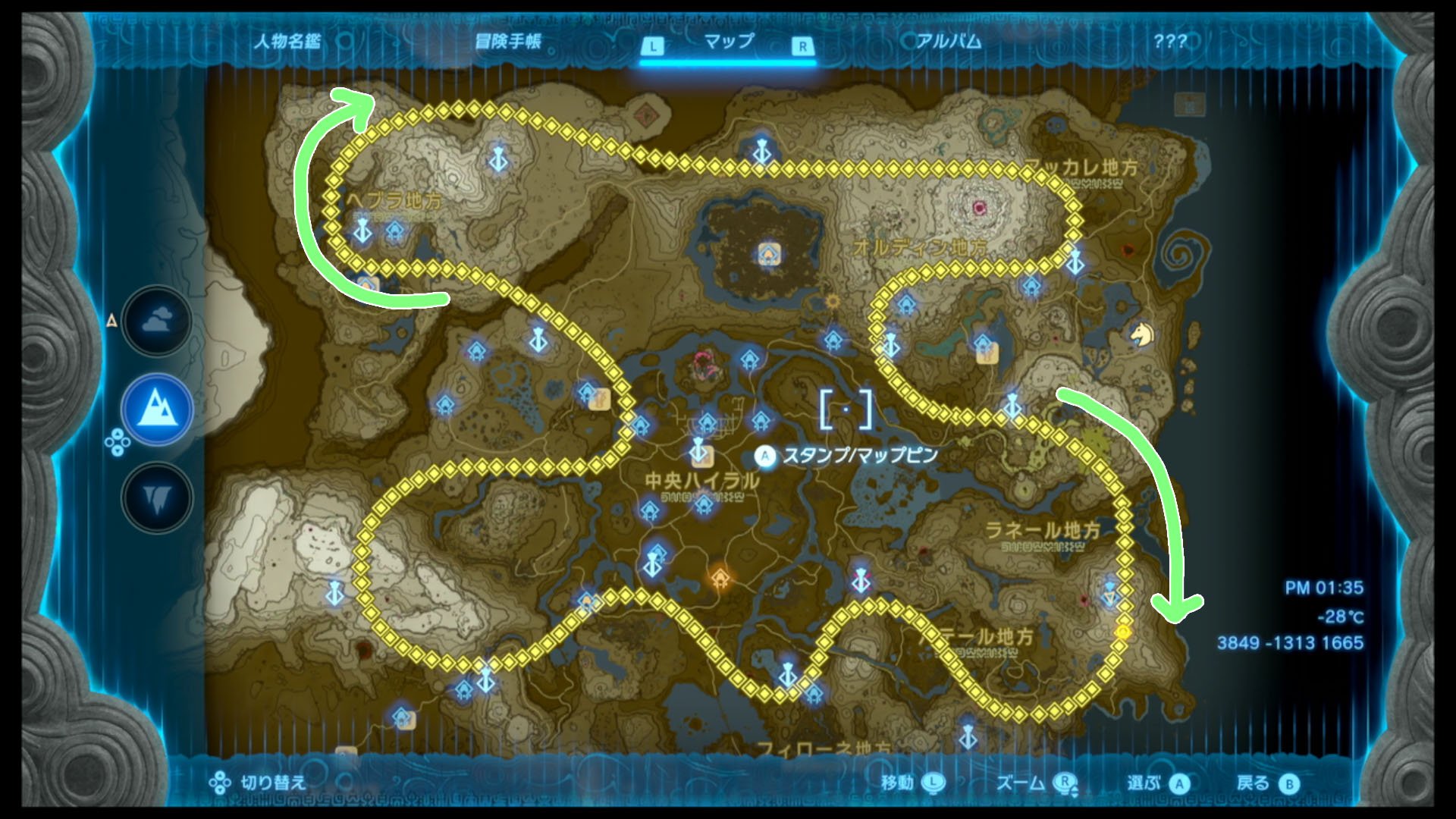The width and height of the screenshot is (1456, 819).
Task: Select the surface layer mountain icon
Action: coord(157,409)
